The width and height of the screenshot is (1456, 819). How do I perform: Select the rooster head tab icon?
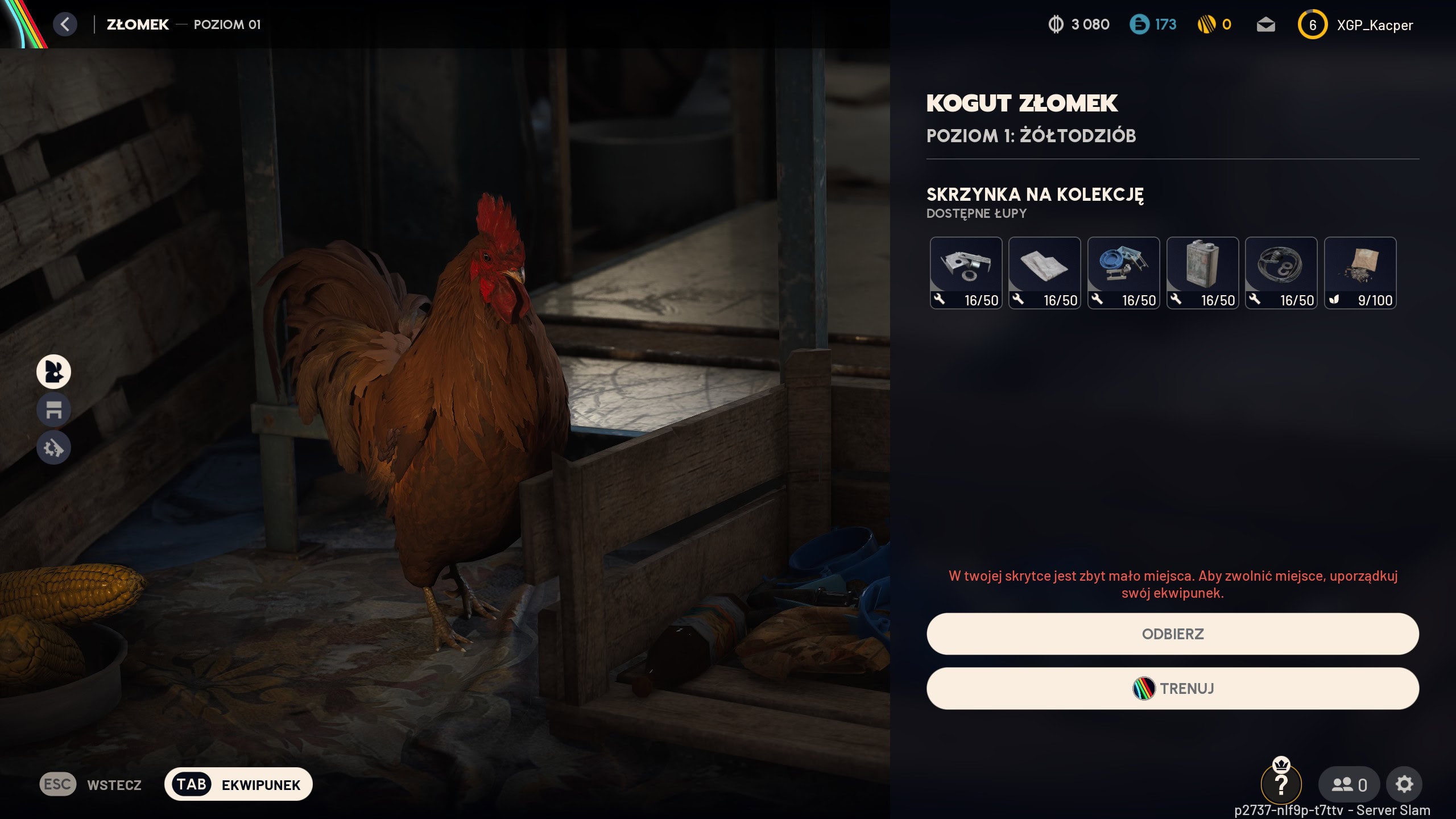(x=53, y=371)
